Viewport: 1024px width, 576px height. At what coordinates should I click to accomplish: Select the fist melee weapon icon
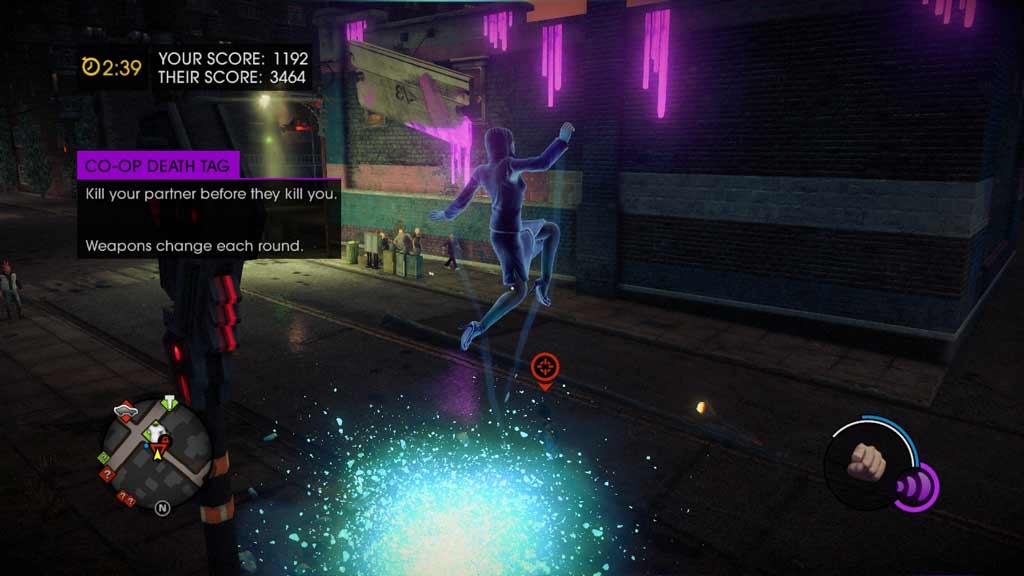click(868, 464)
